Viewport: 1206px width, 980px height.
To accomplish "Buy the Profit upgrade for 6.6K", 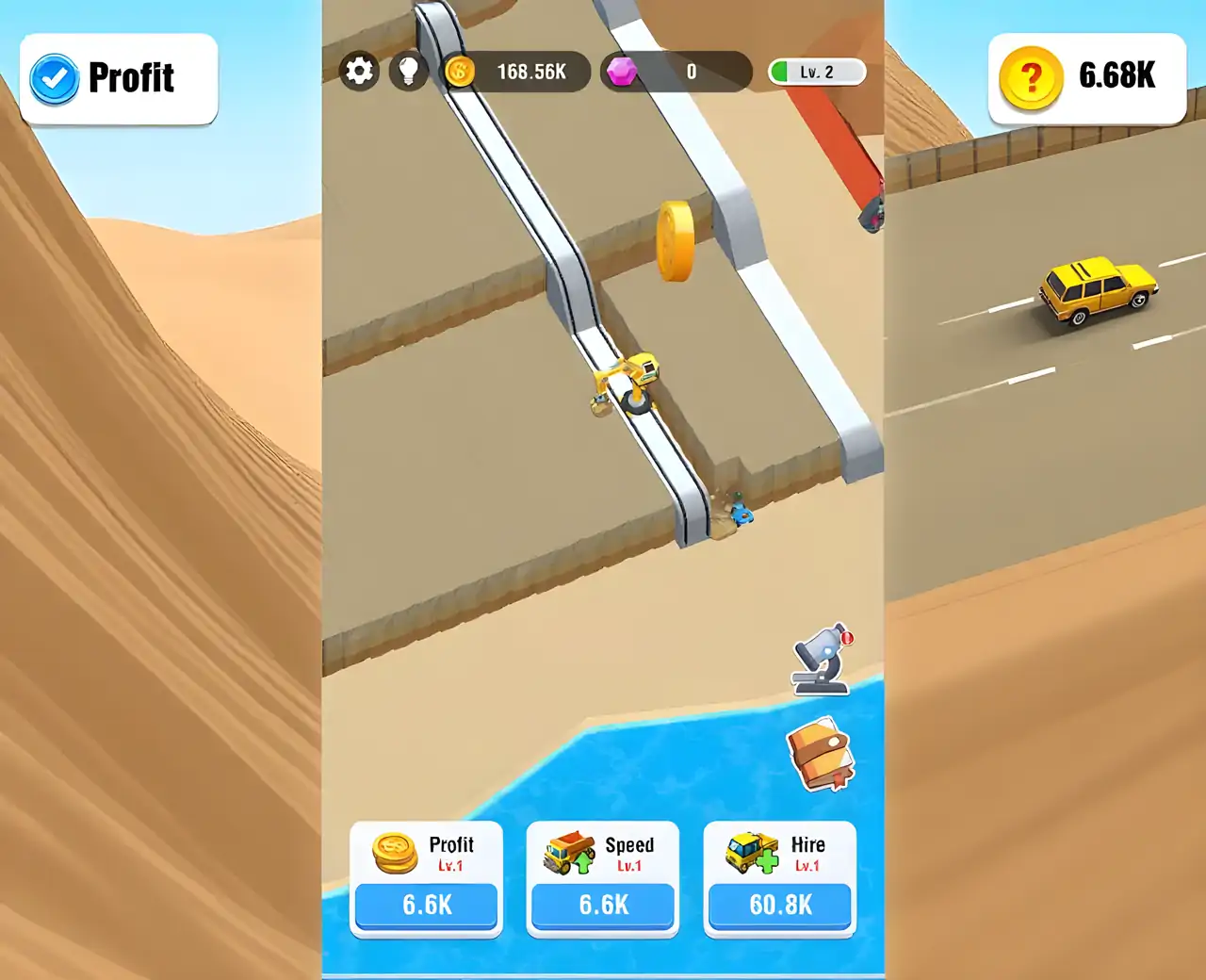I will tap(426, 905).
